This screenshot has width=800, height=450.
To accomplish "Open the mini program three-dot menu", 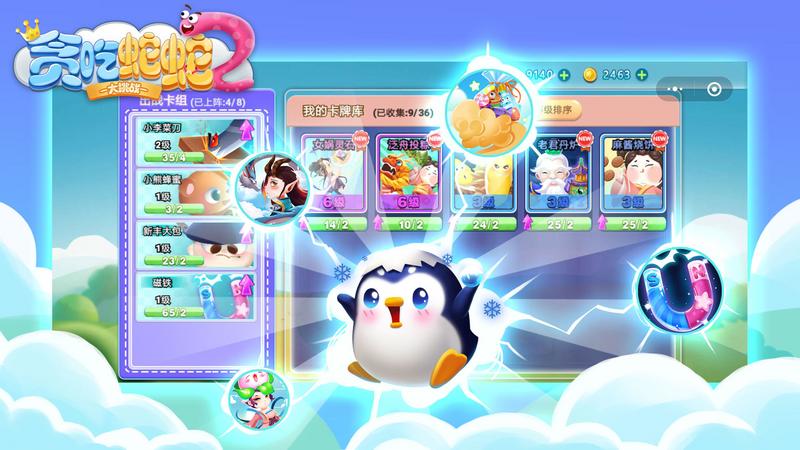I will 676,88.
